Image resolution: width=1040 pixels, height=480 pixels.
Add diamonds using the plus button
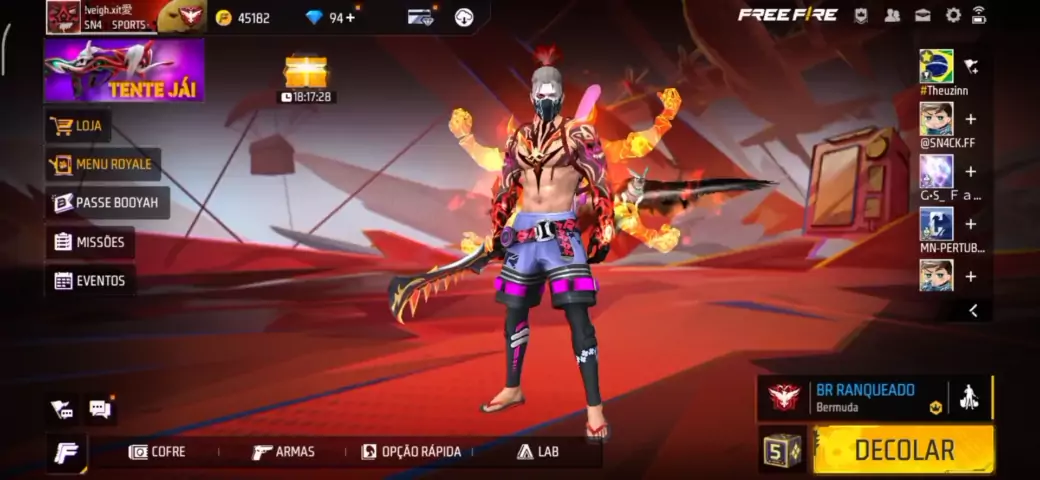click(350, 17)
